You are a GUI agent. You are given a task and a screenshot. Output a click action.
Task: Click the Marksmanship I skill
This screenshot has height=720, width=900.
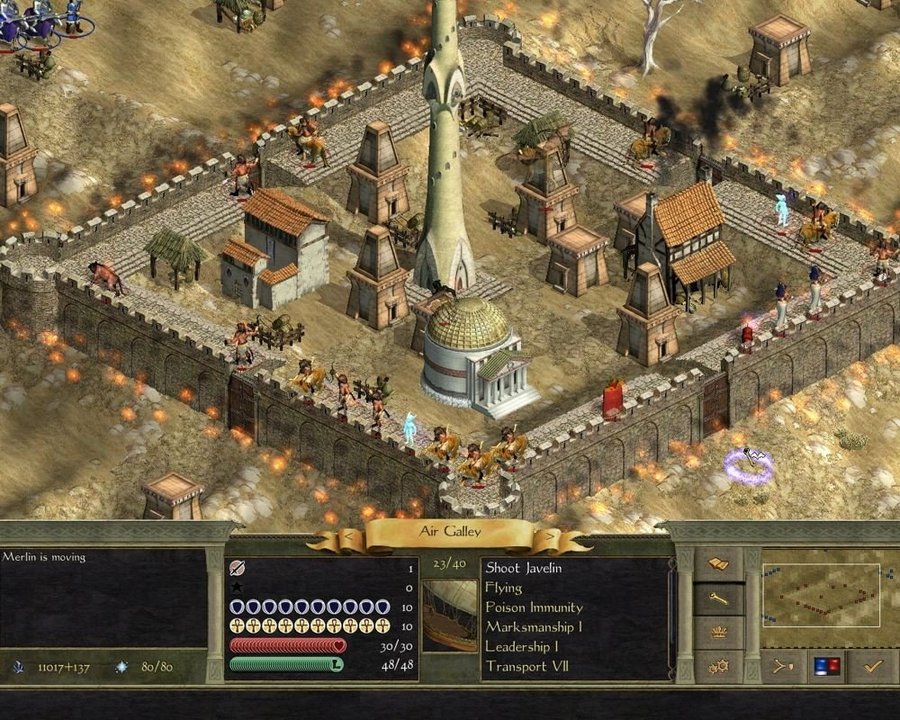pos(536,627)
